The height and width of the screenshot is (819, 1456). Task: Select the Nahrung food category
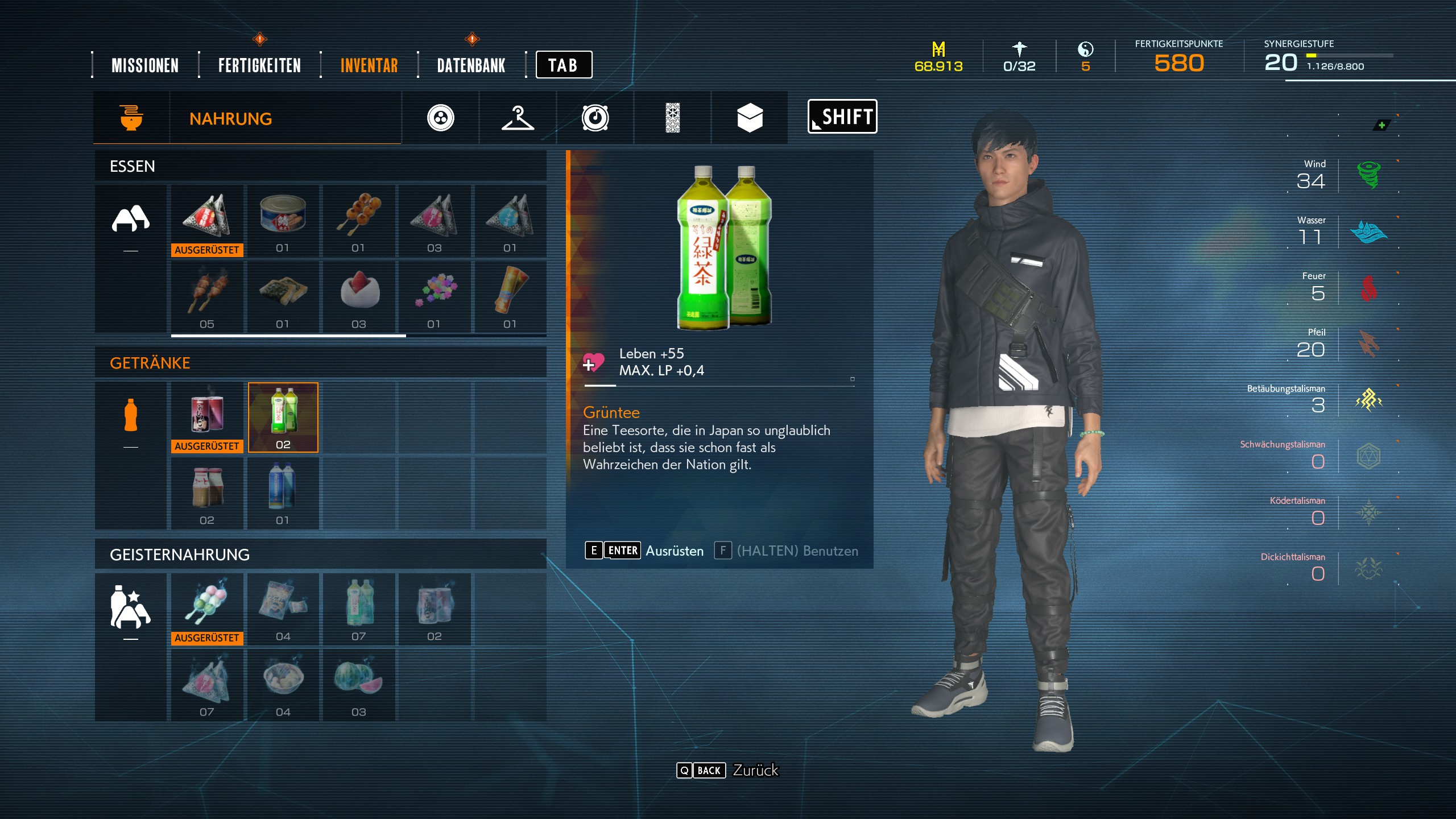click(230, 118)
